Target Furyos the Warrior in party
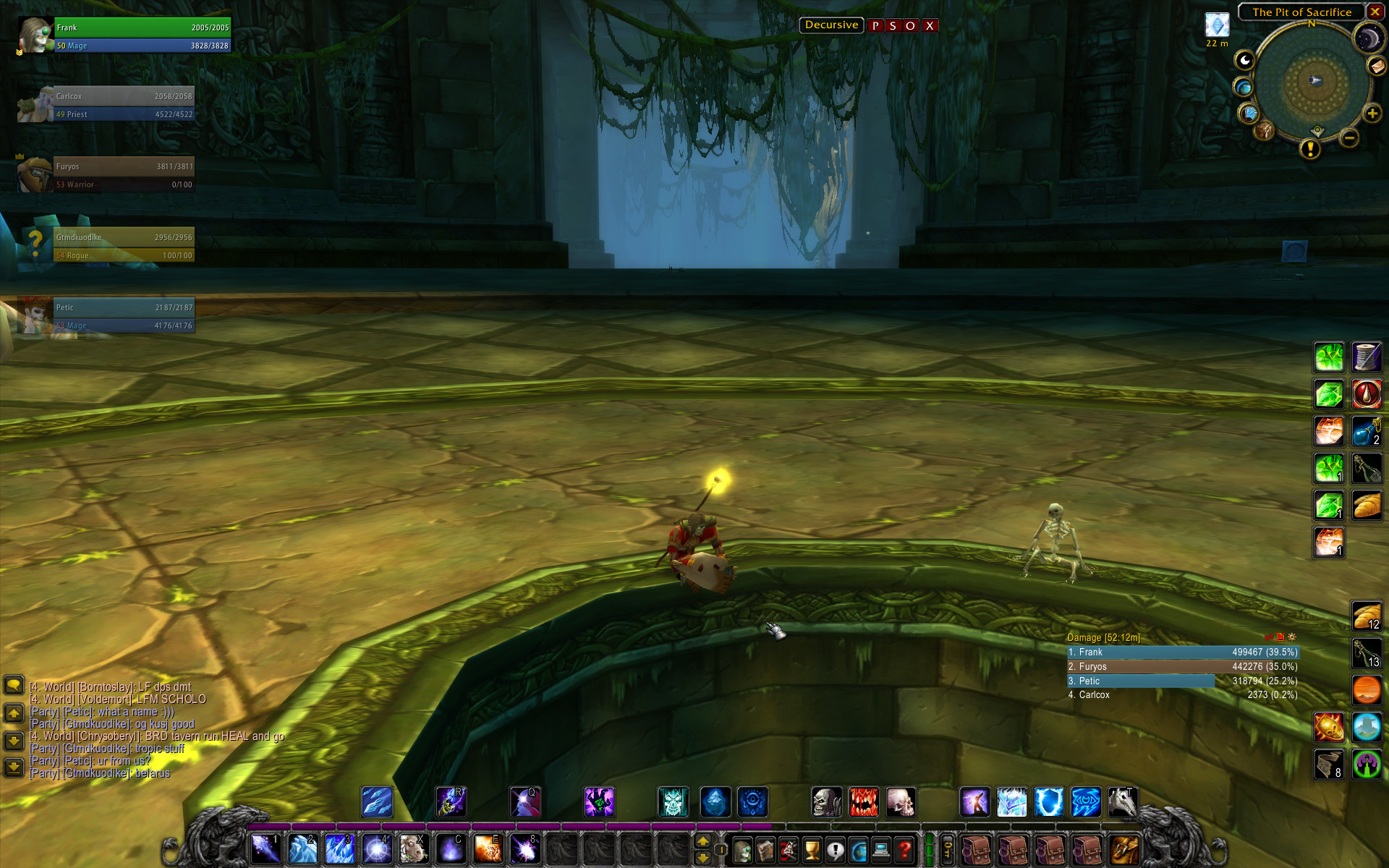Viewport: 1389px width, 868px height. [123, 175]
